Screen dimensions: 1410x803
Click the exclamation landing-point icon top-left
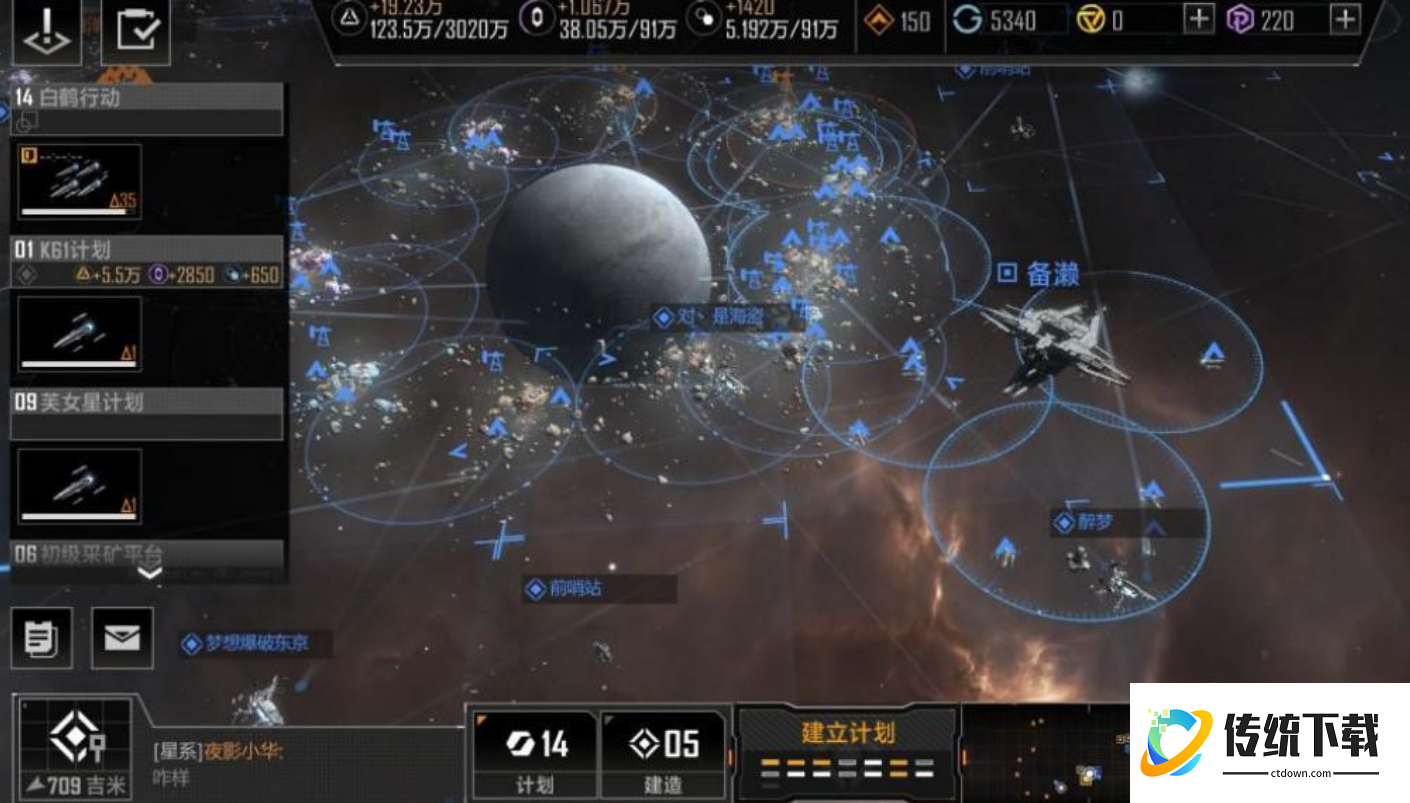47,31
